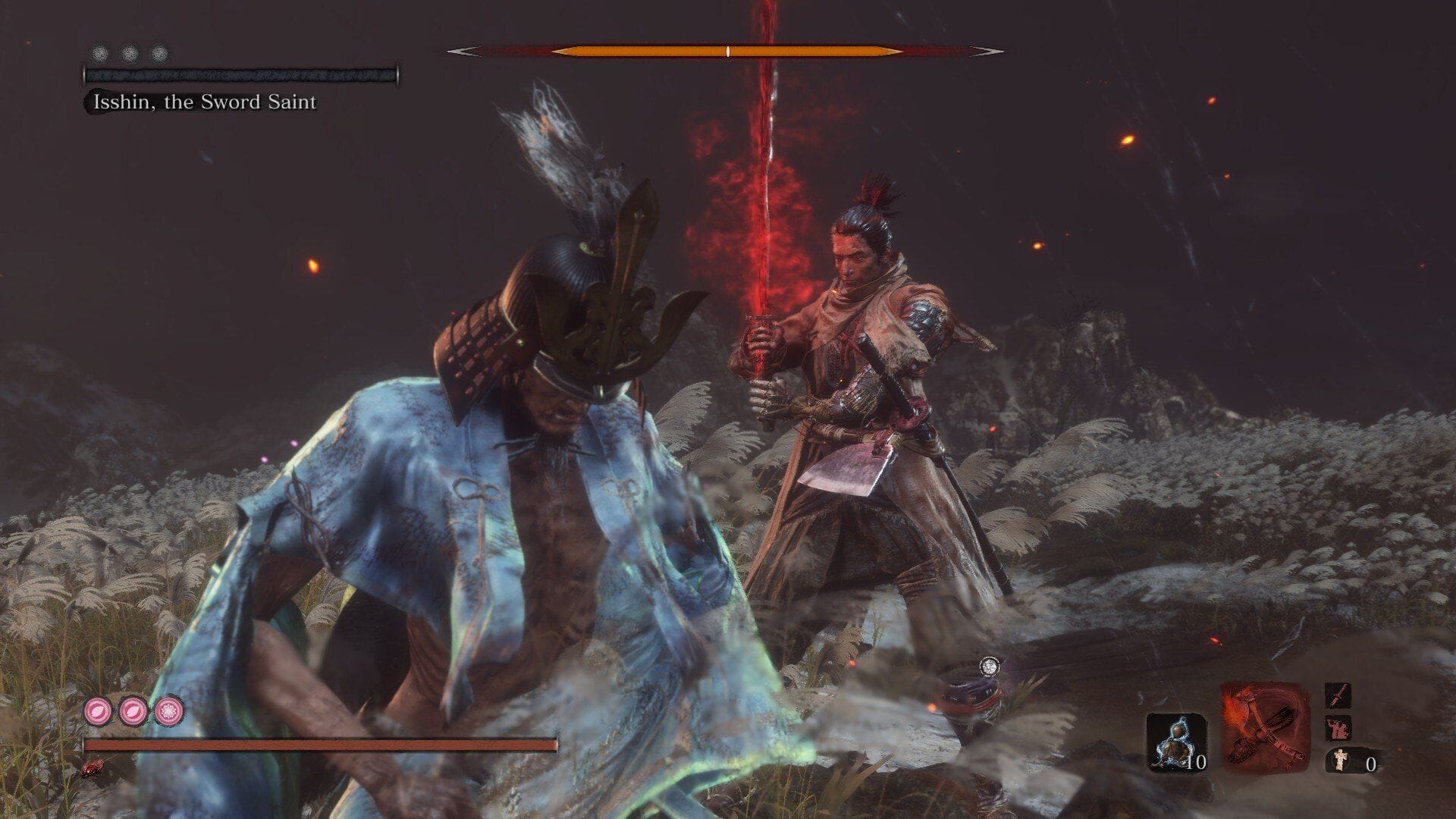Screen dimensions: 1456x819
Task: Click the boss health bar under the vitality dots
Action: [239, 75]
